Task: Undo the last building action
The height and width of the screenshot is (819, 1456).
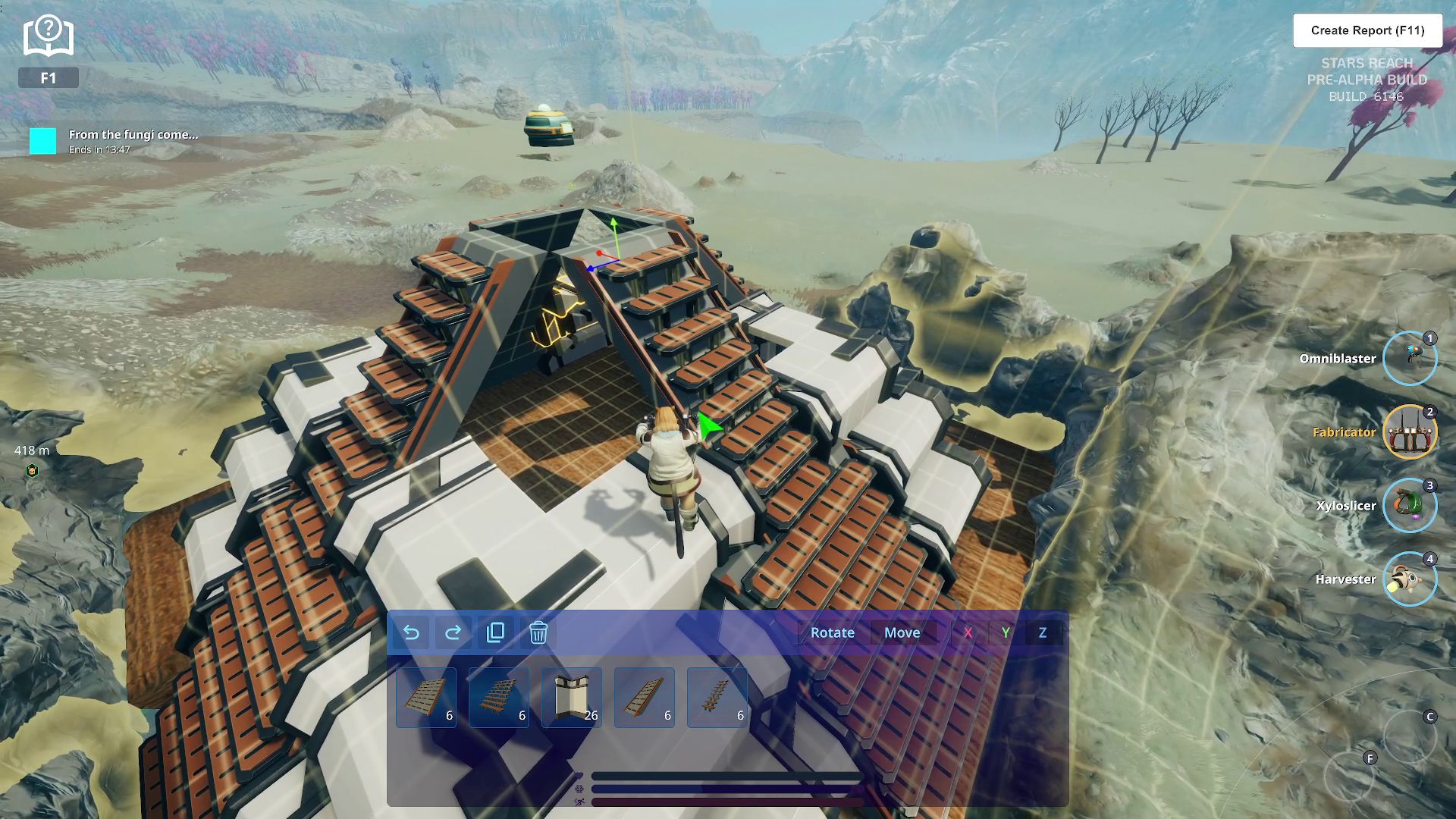Action: coord(411,632)
